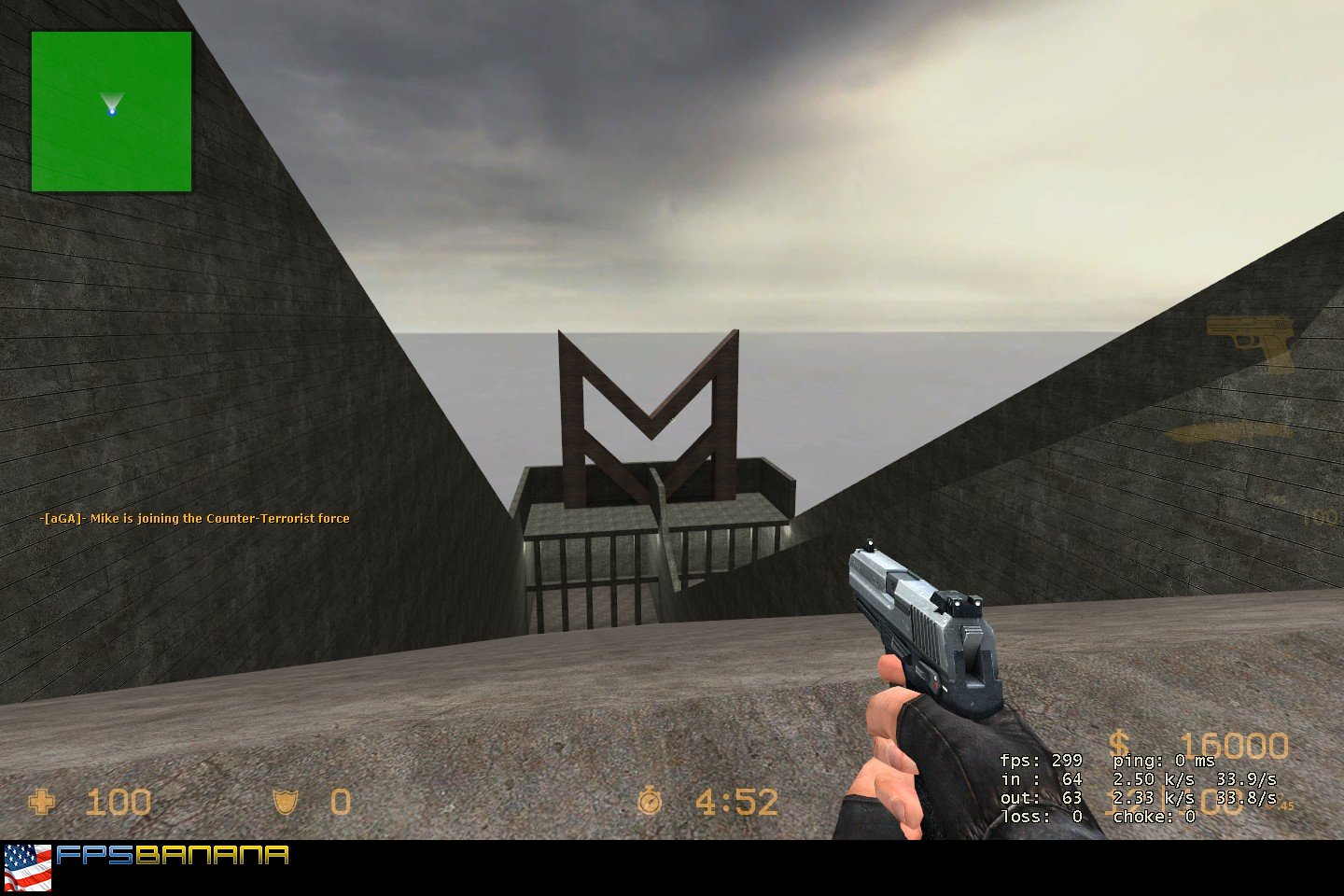Click the fps counter in the netgraph

[x=1042, y=761]
